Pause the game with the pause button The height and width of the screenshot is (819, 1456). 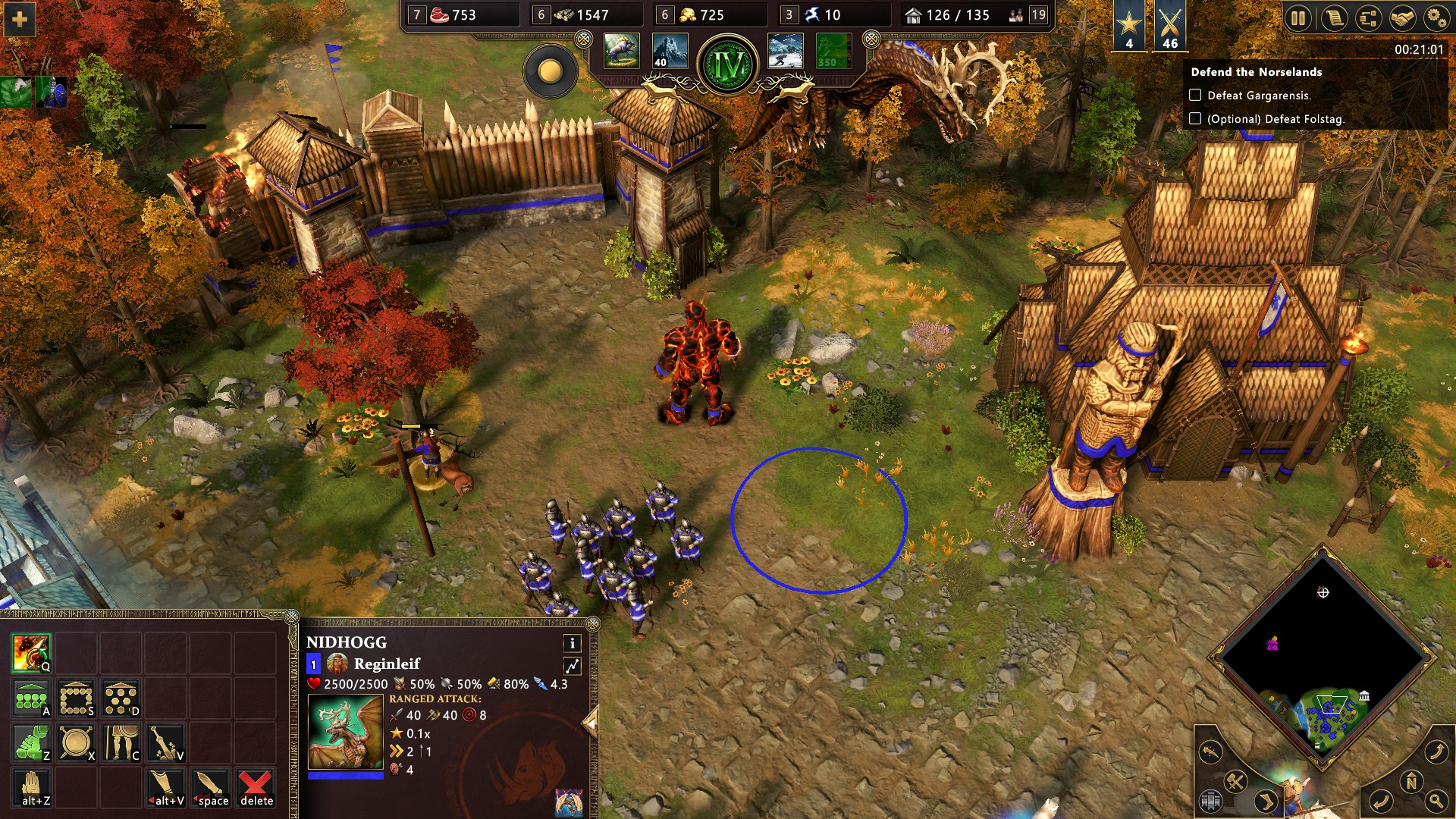(1298, 18)
